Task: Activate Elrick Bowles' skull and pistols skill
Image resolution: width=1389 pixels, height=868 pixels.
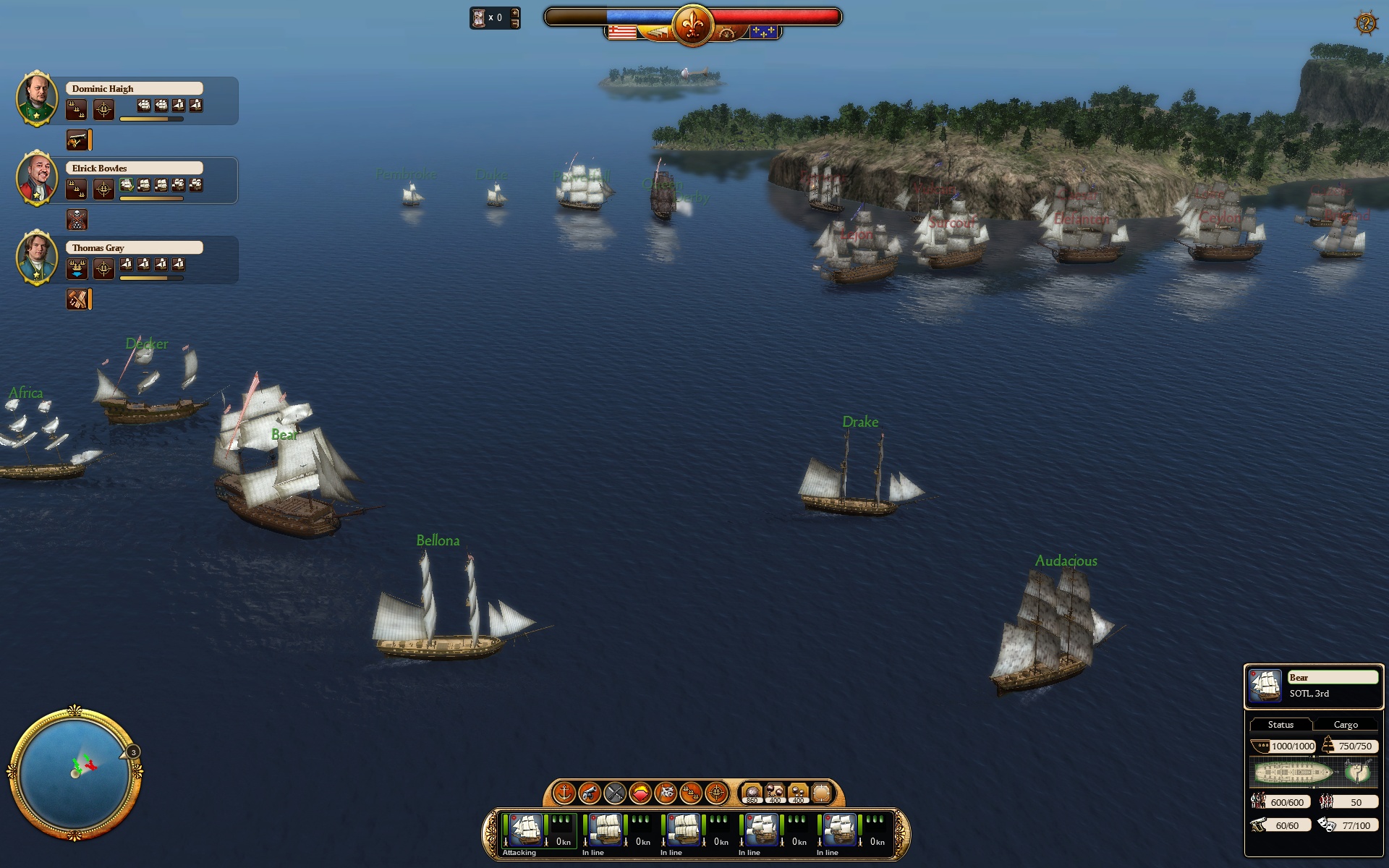Action: (77, 219)
